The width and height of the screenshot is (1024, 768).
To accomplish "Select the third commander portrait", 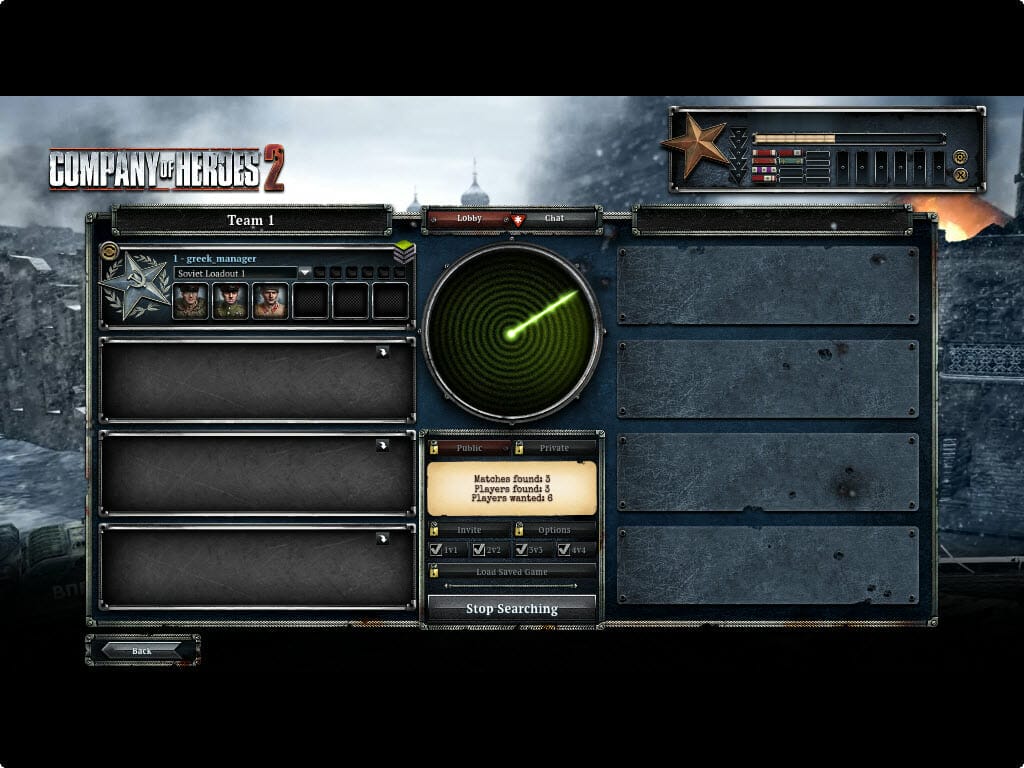I will pyautogui.click(x=270, y=300).
